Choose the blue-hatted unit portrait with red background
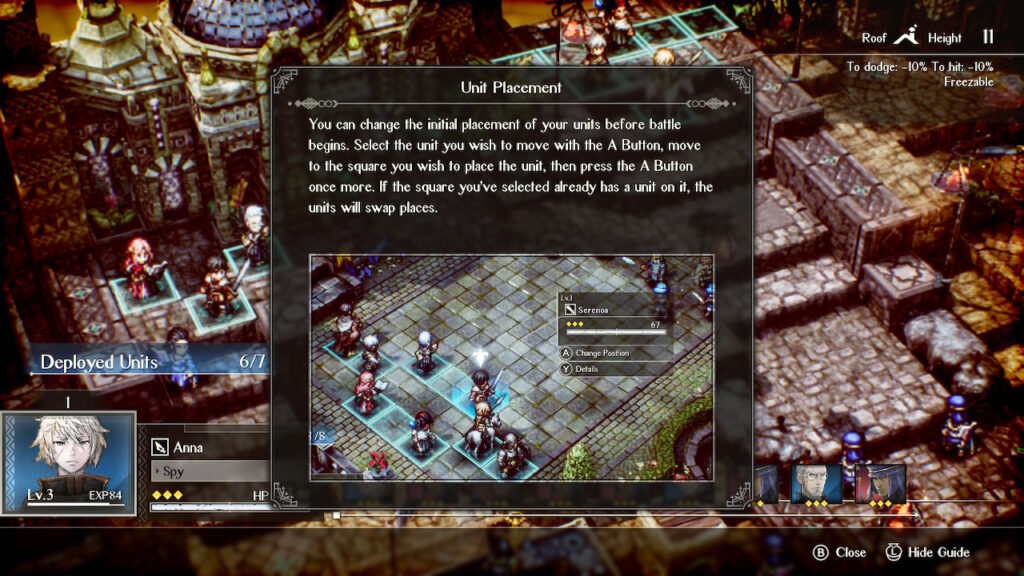1024x576 pixels. [880, 485]
